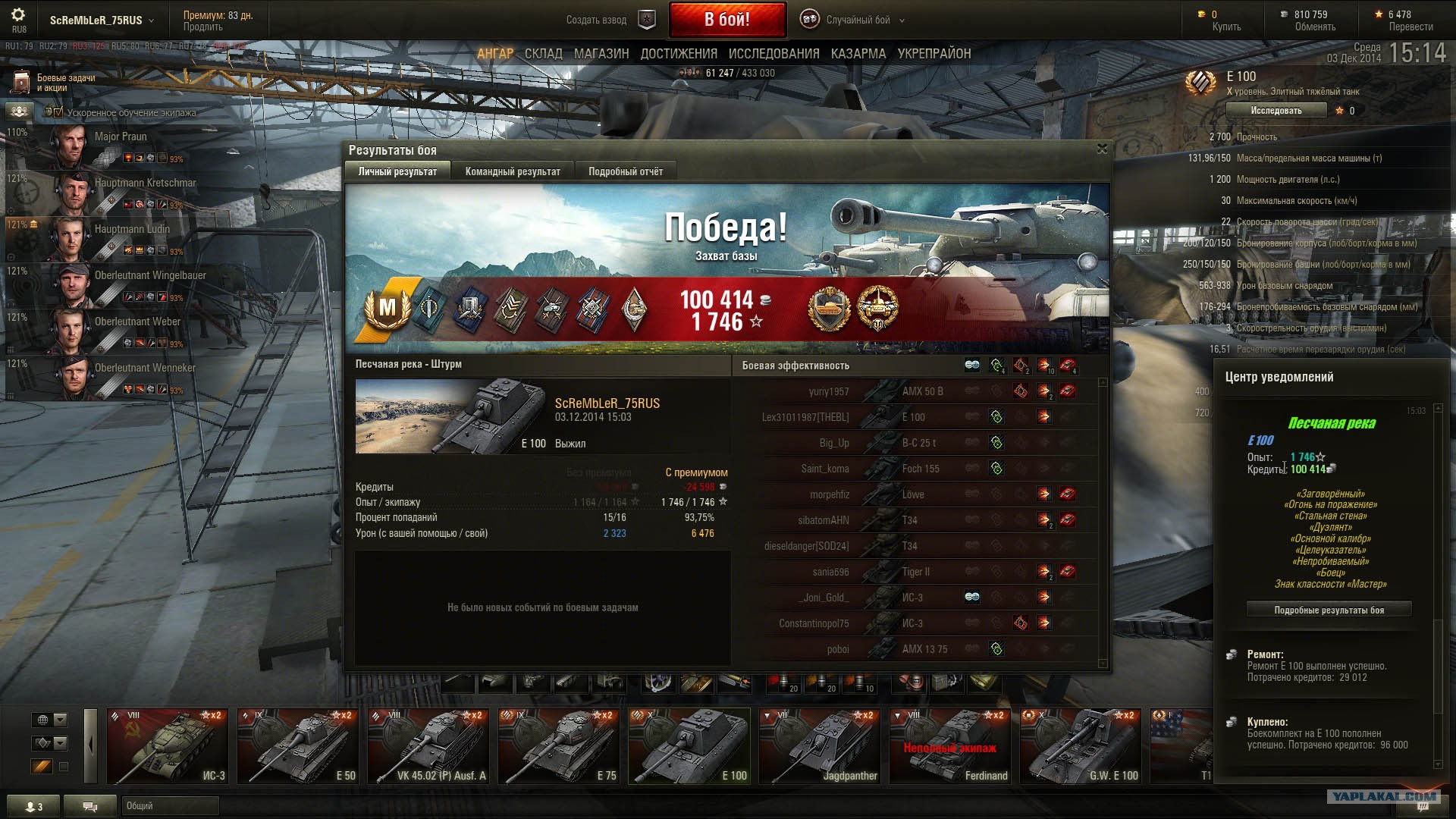Choose the G.W. E 100 vehicle

1080,746
